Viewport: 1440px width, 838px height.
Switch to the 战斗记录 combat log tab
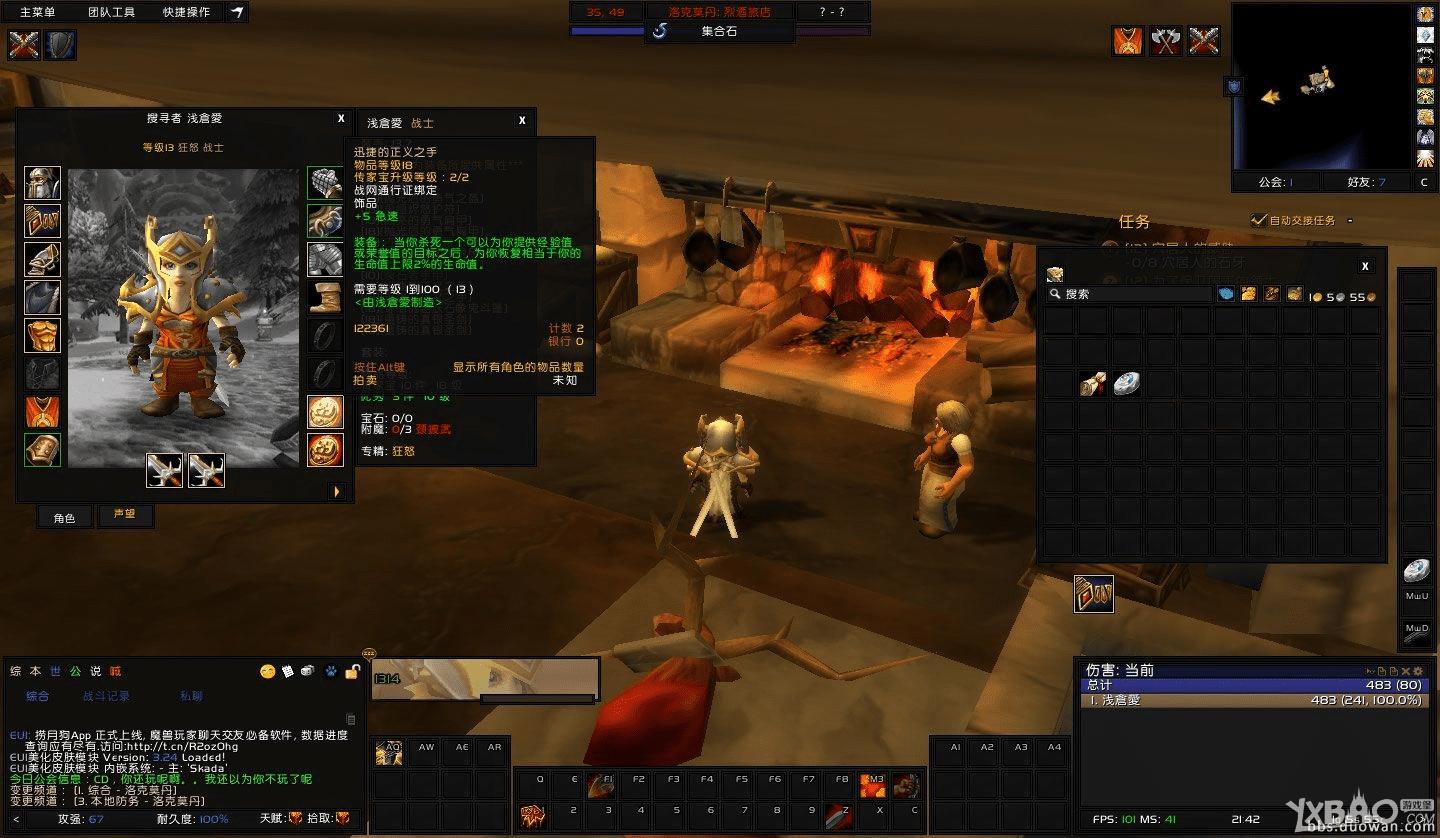pyautogui.click(x=105, y=696)
